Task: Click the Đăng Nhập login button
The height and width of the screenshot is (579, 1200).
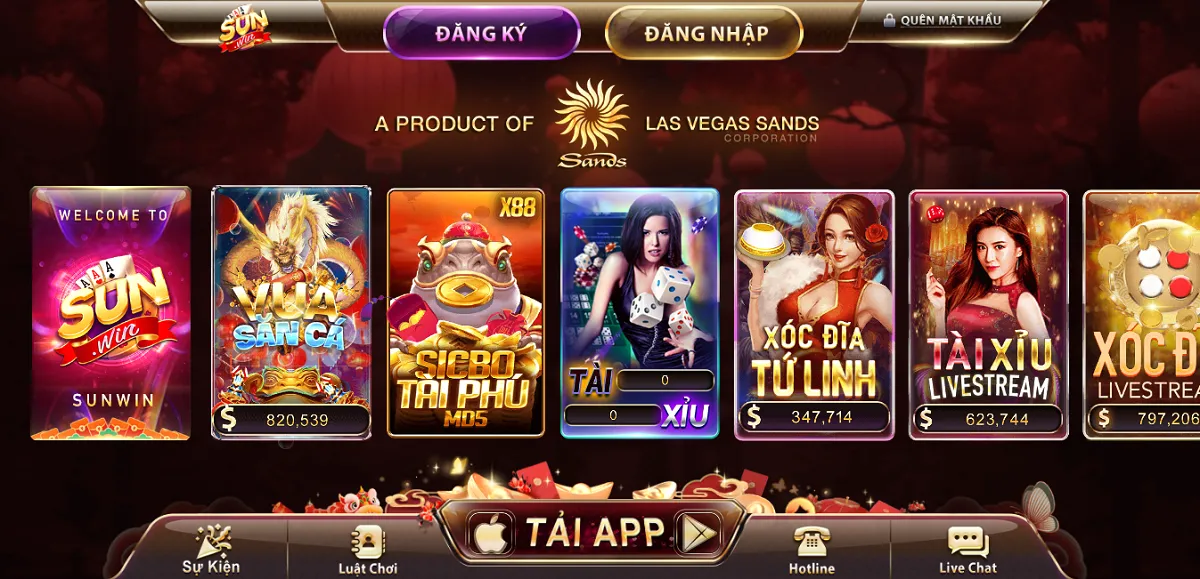Action: tap(705, 33)
